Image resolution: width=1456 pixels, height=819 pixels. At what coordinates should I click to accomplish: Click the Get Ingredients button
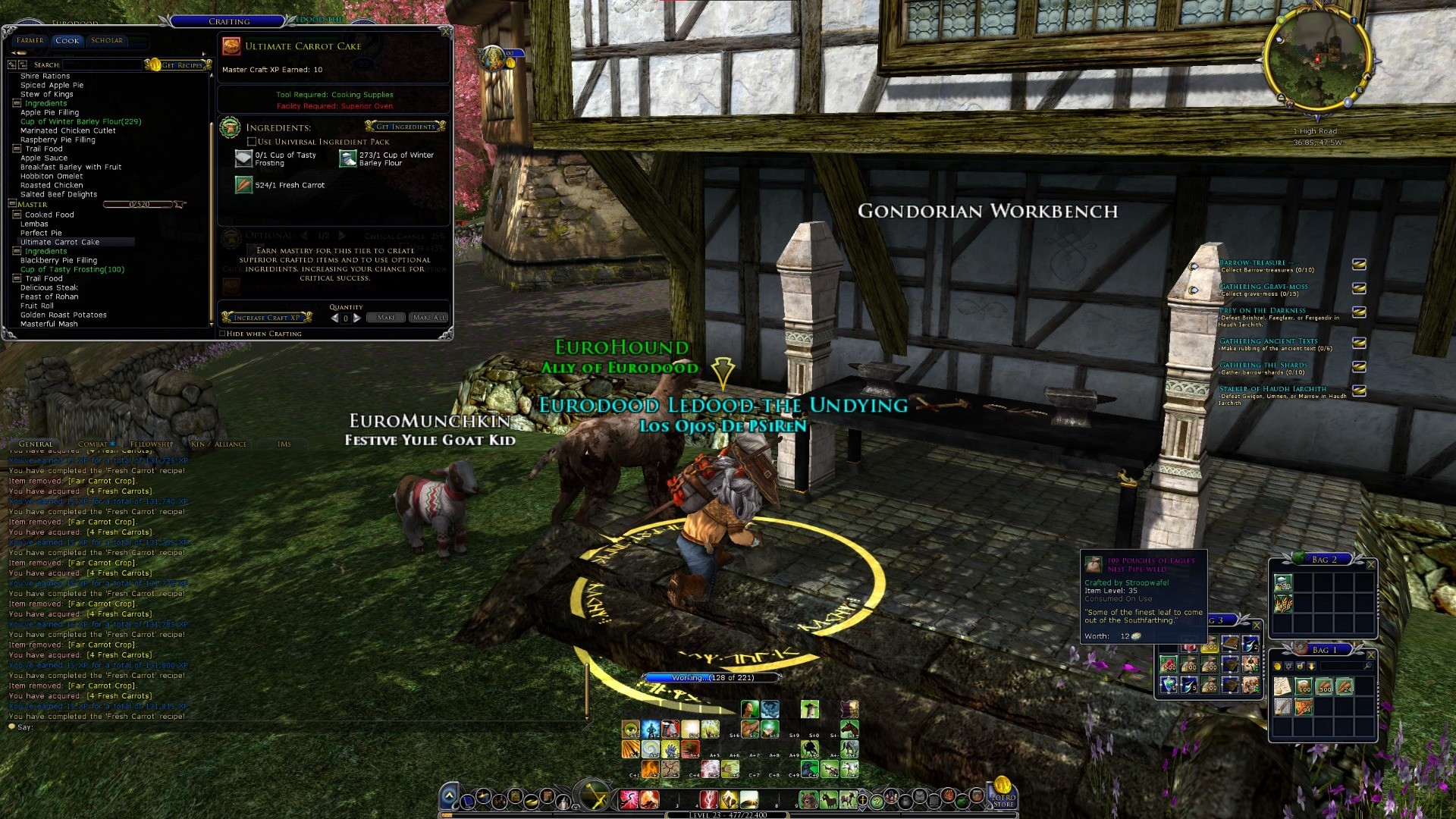pyautogui.click(x=406, y=127)
